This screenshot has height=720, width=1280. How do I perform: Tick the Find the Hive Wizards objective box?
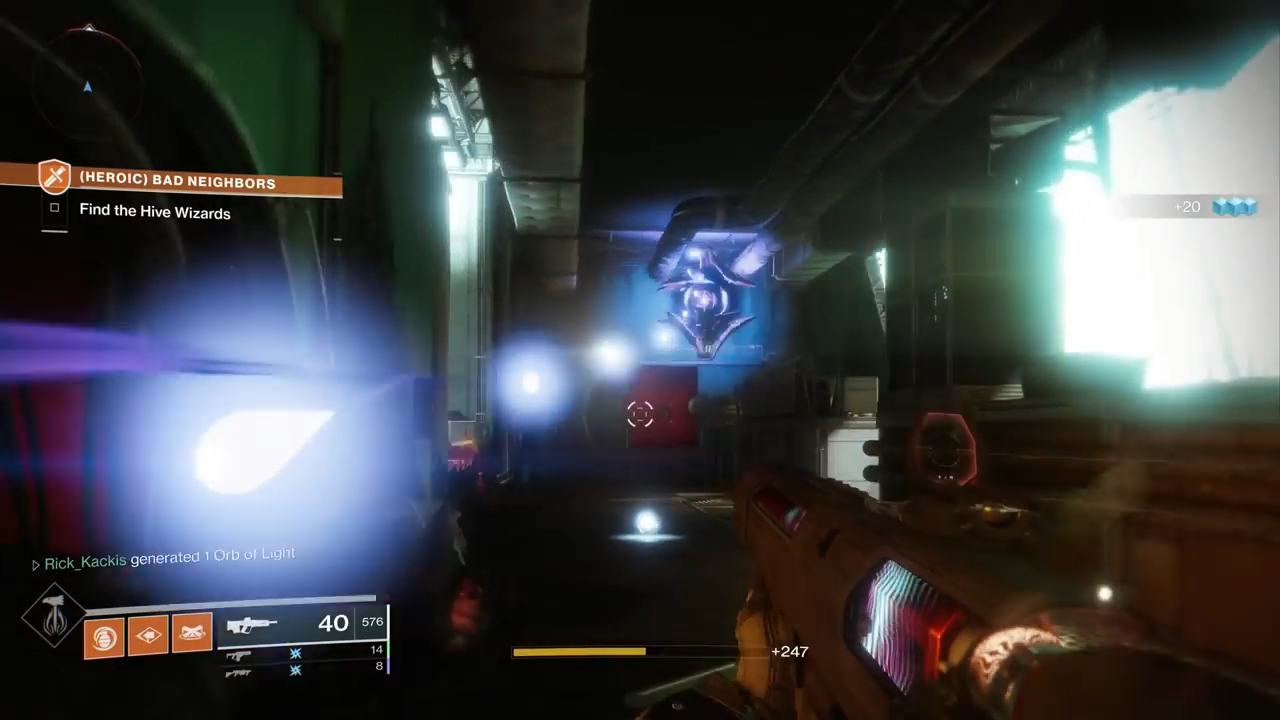coord(55,209)
